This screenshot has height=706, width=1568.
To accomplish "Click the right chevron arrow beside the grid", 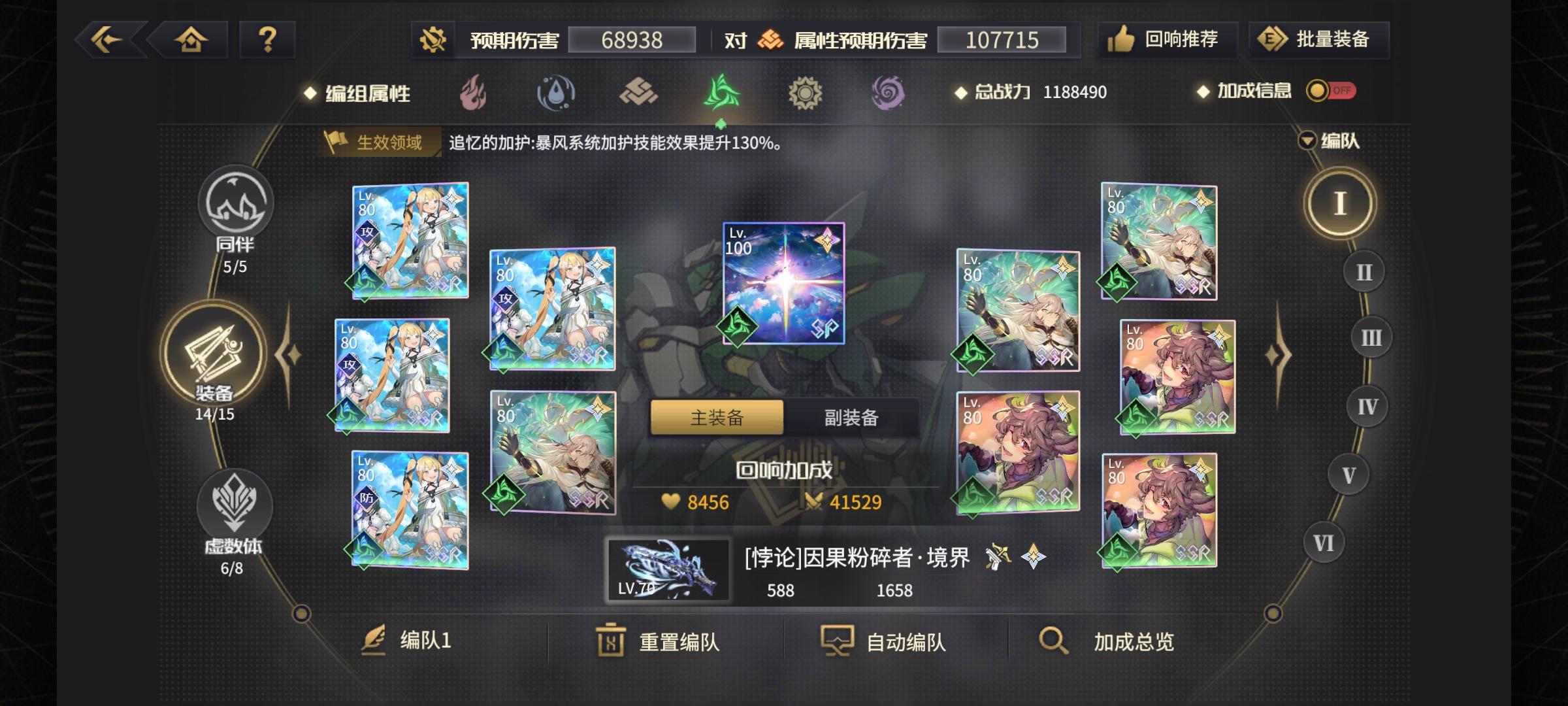I will click(1279, 353).
